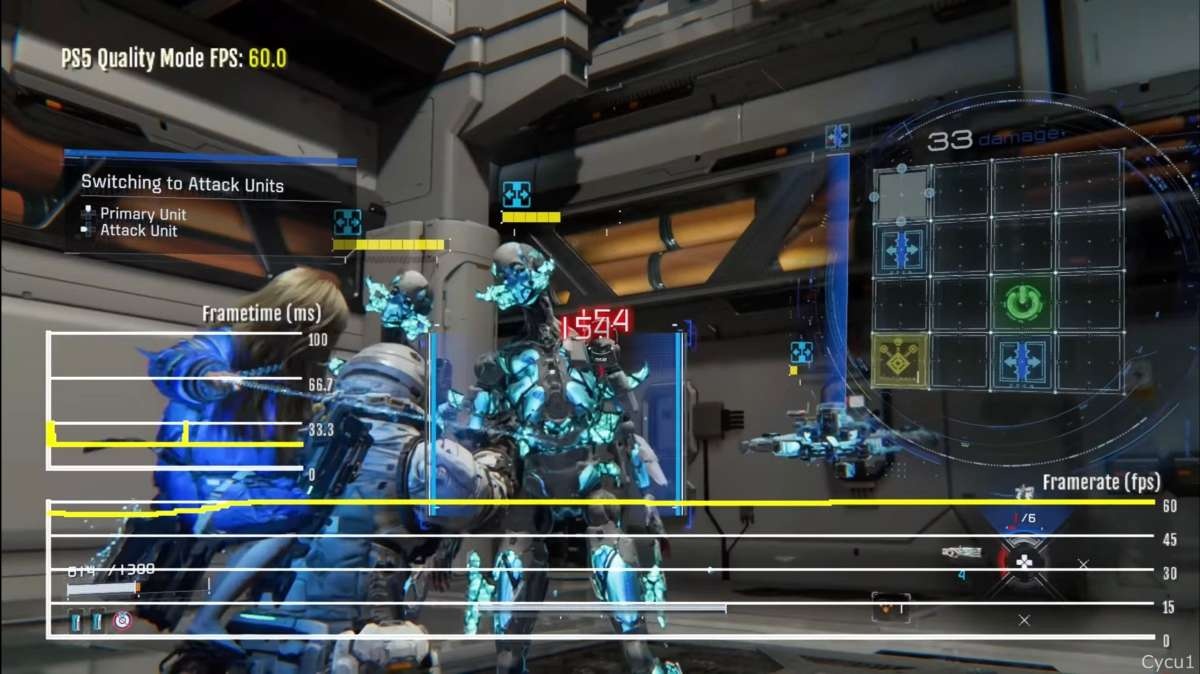Click the red-white target status icon
The height and width of the screenshot is (674, 1200).
[122, 621]
